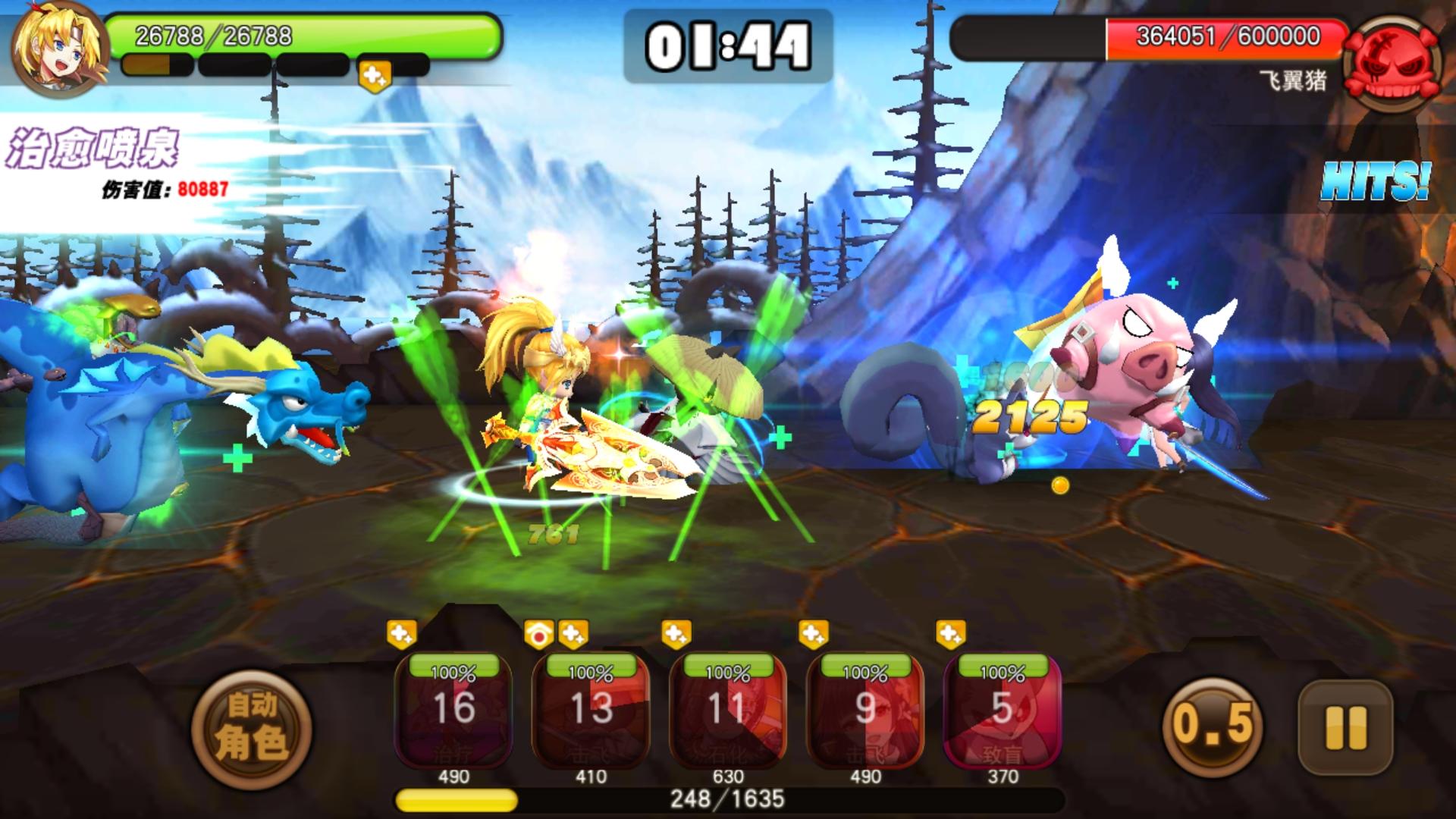Image resolution: width=1456 pixels, height=819 pixels.
Task: Change the 0.5 battle speed setting
Action: (x=1212, y=724)
